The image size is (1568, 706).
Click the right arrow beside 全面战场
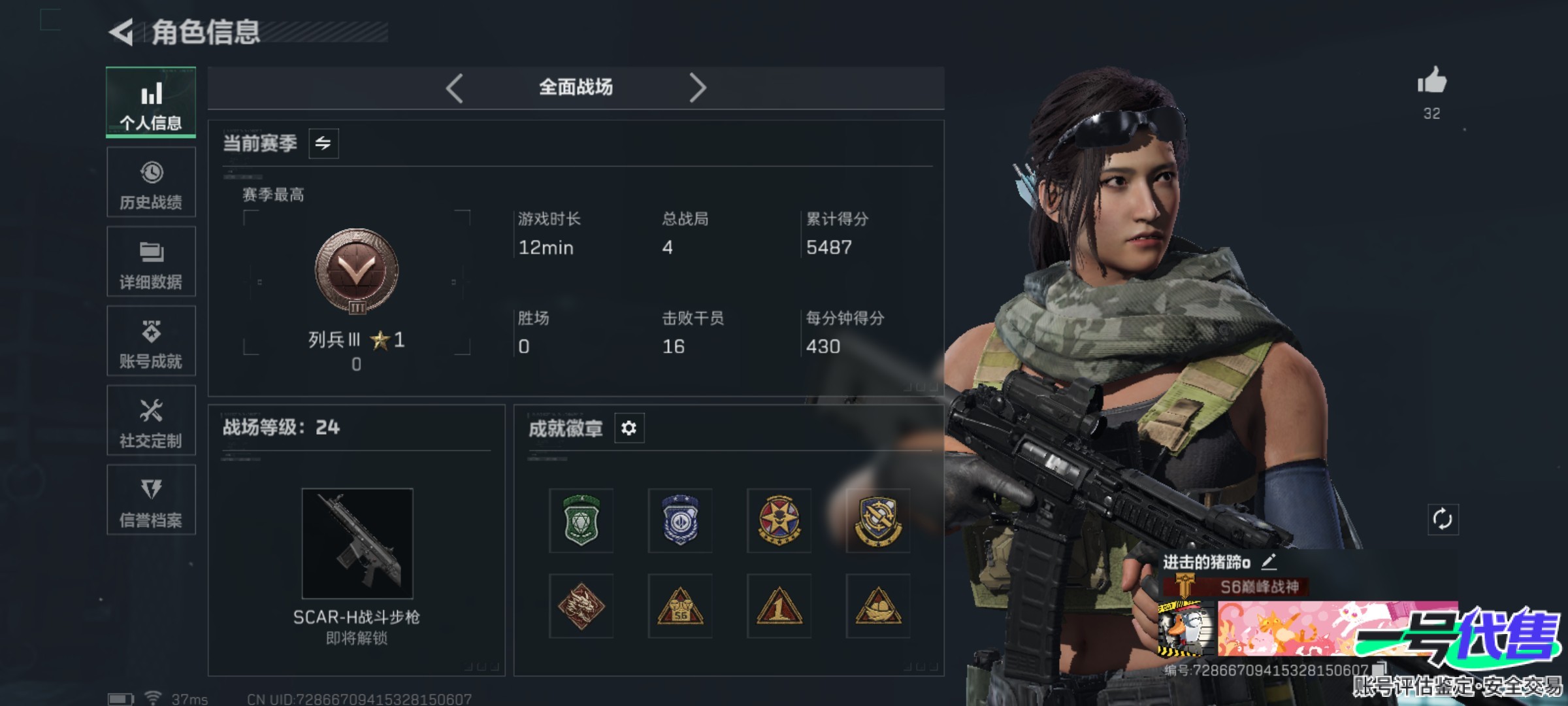pyautogui.click(x=697, y=88)
